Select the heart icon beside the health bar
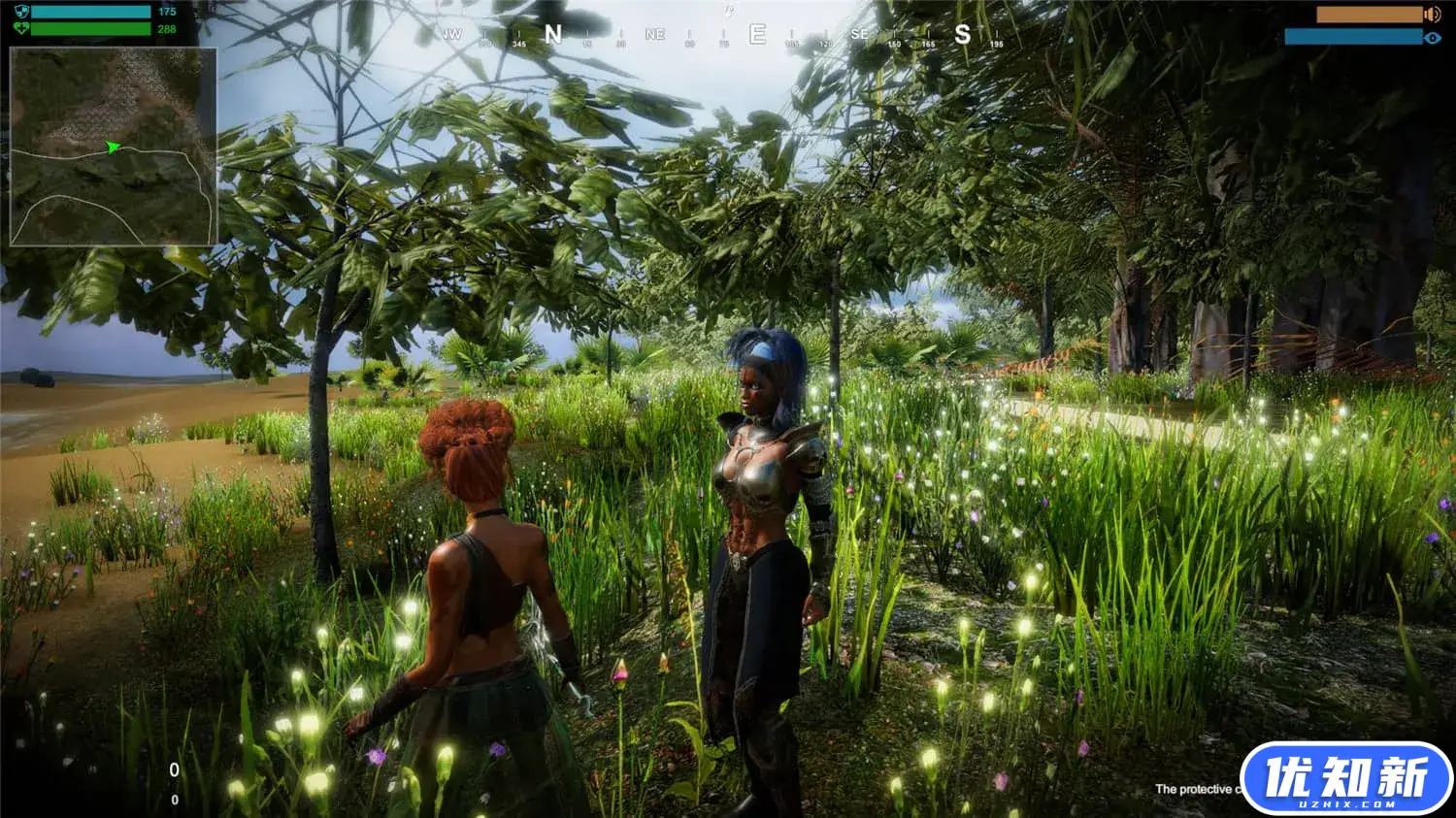1456x818 pixels. coord(21,28)
